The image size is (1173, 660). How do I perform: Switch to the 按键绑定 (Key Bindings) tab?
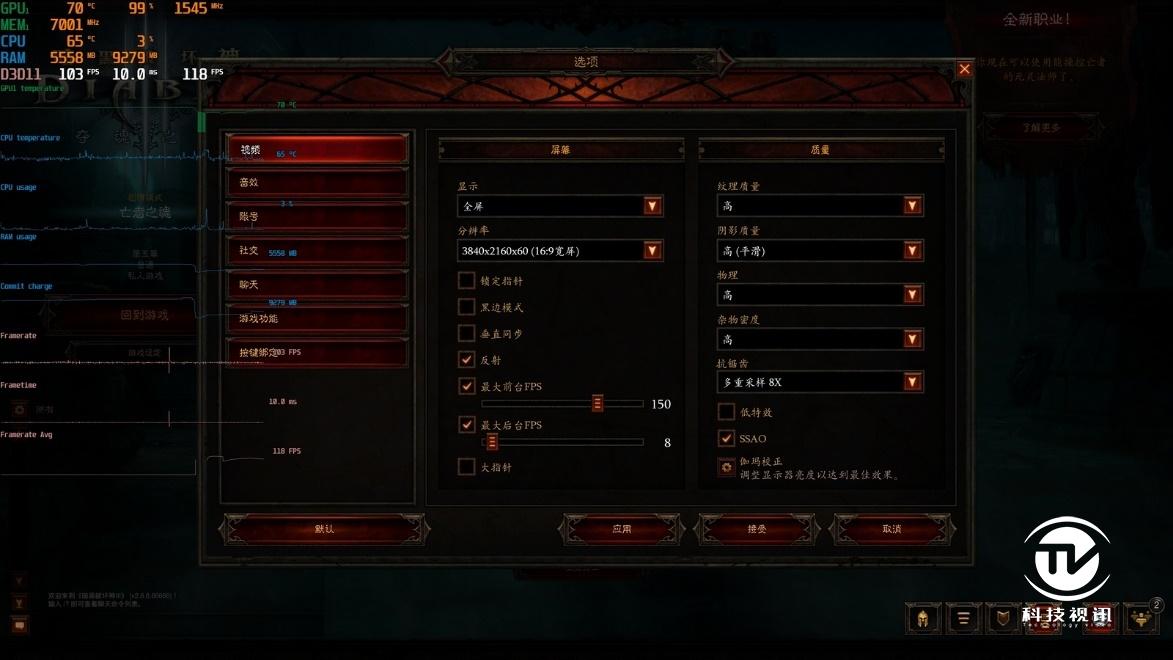coord(317,353)
